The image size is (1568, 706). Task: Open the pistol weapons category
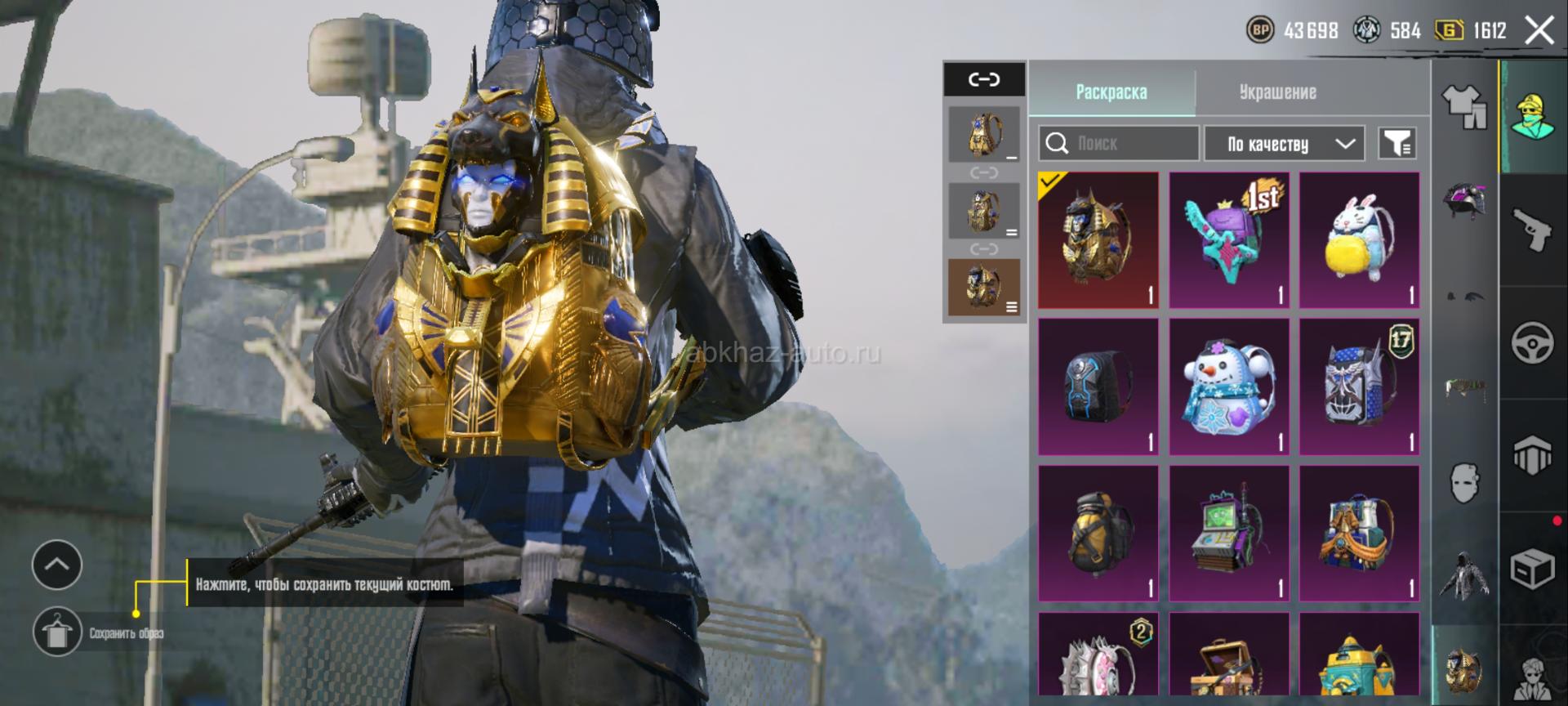coord(1532,230)
